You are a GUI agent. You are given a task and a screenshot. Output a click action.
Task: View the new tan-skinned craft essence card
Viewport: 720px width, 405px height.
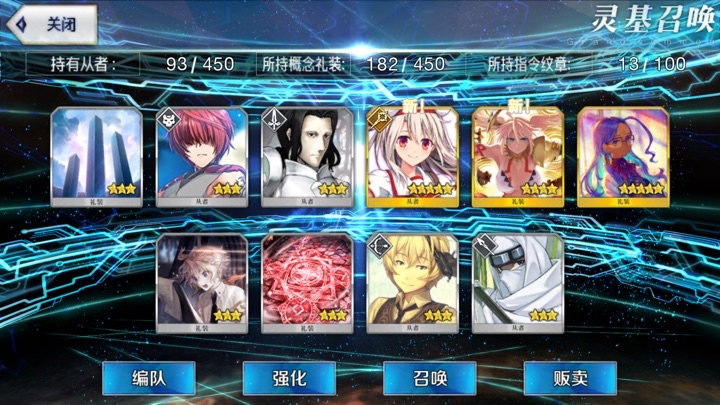tap(517, 155)
